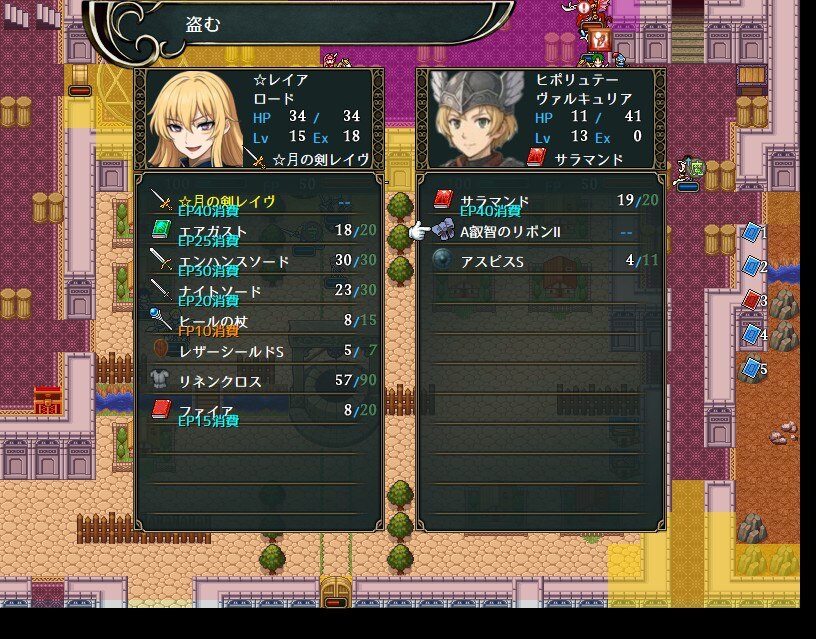816x639 pixels.
Task: Pick ヒールの杖 staff entry
Action: pyautogui.click(x=258, y=321)
